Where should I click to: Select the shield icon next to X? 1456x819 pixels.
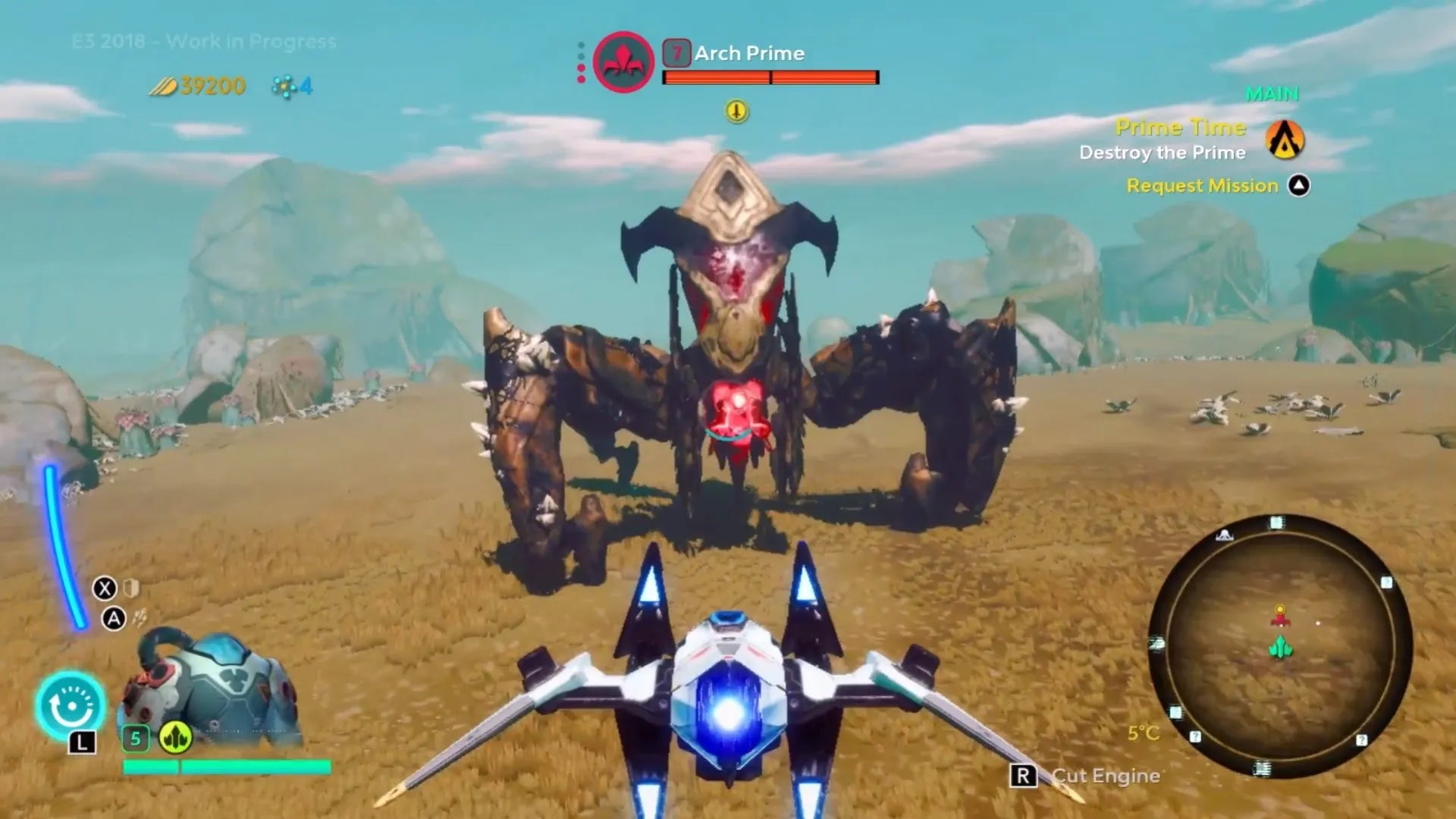(130, 589)
